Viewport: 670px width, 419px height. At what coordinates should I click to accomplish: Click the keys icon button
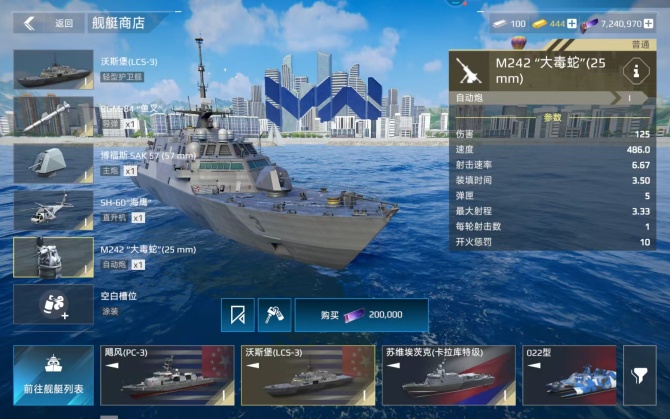[272, 315]
